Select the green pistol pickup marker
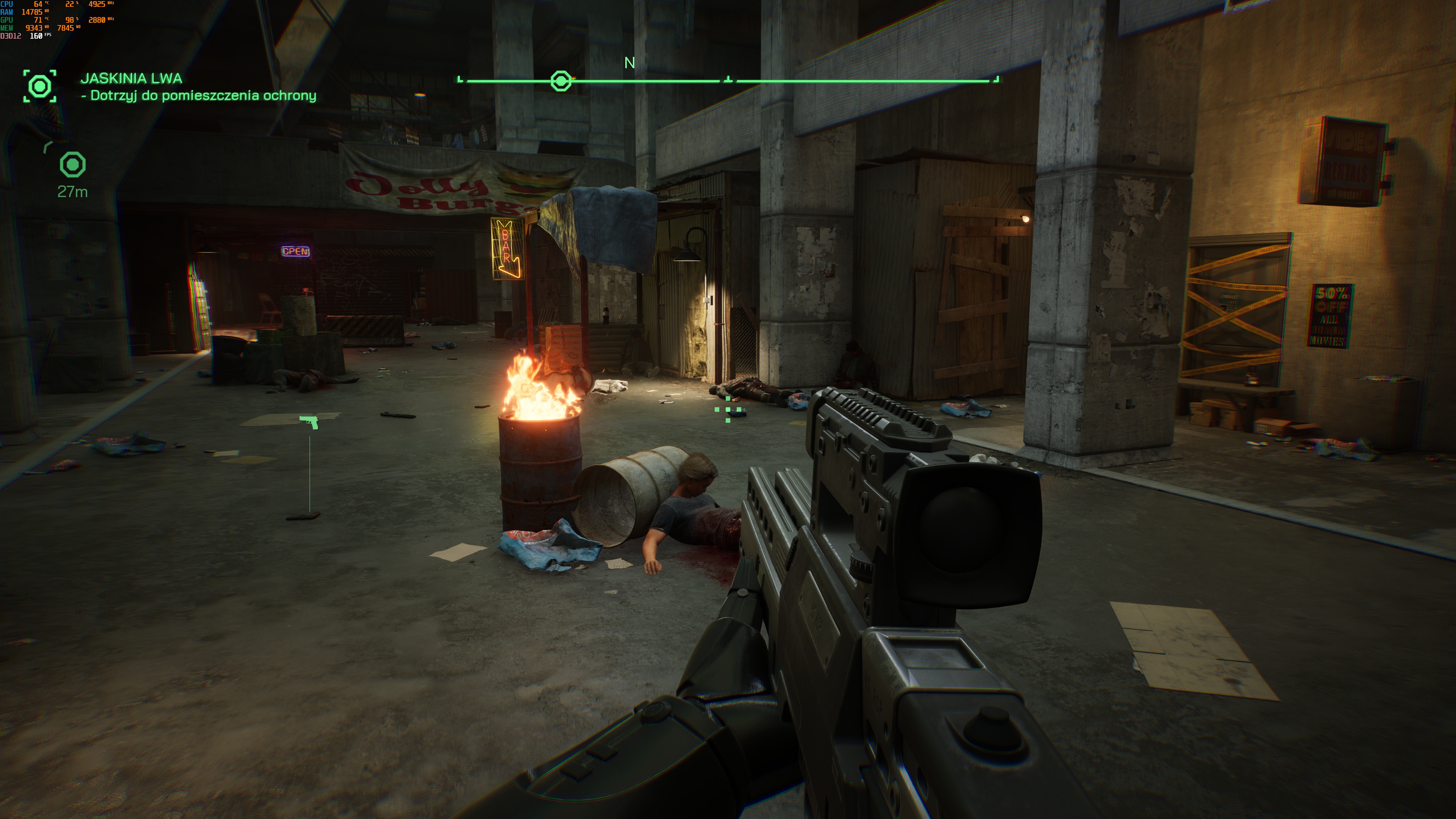Screen dimensions: 1456x819 click(x=309, y=422)
